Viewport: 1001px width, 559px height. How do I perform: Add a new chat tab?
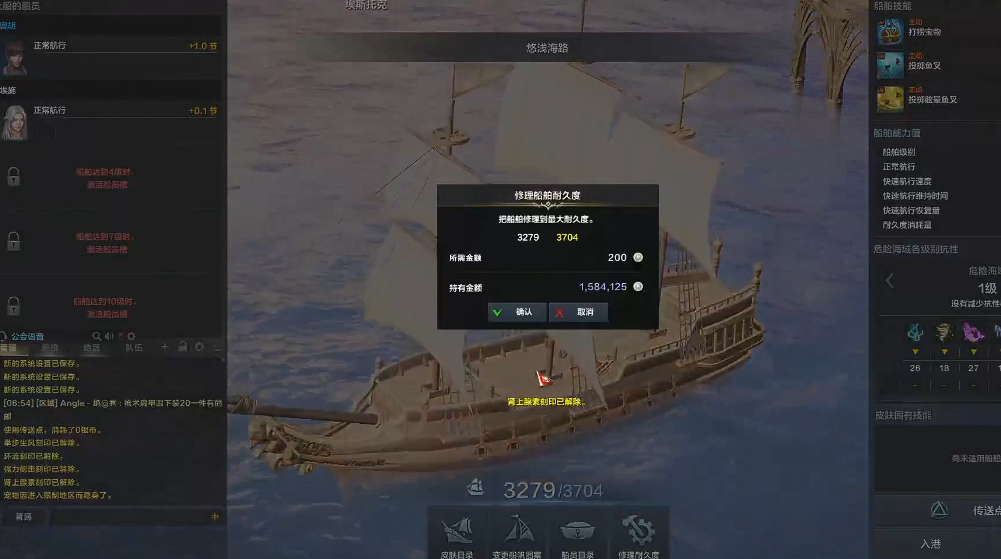coord(165,347)
